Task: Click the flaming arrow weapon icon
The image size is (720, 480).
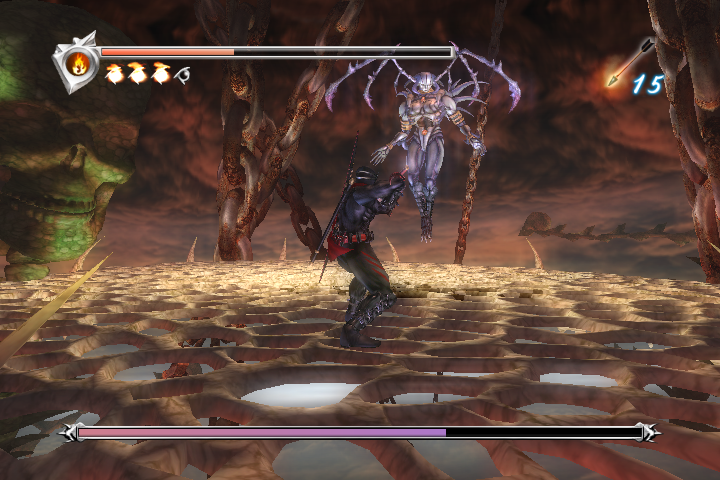Action: [x=627, y=63]
